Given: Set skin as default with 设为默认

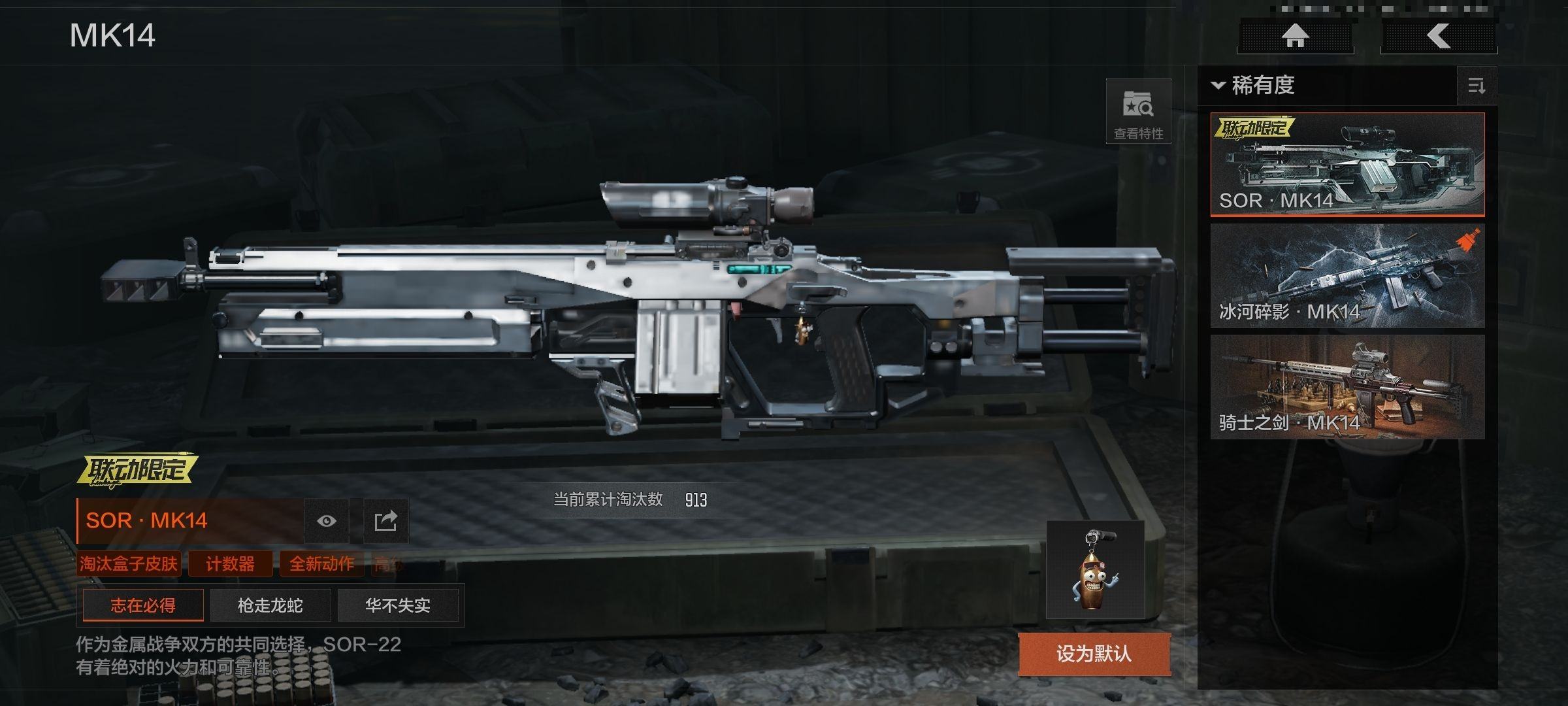Looking at the screenshot, I should [1094, 654].
